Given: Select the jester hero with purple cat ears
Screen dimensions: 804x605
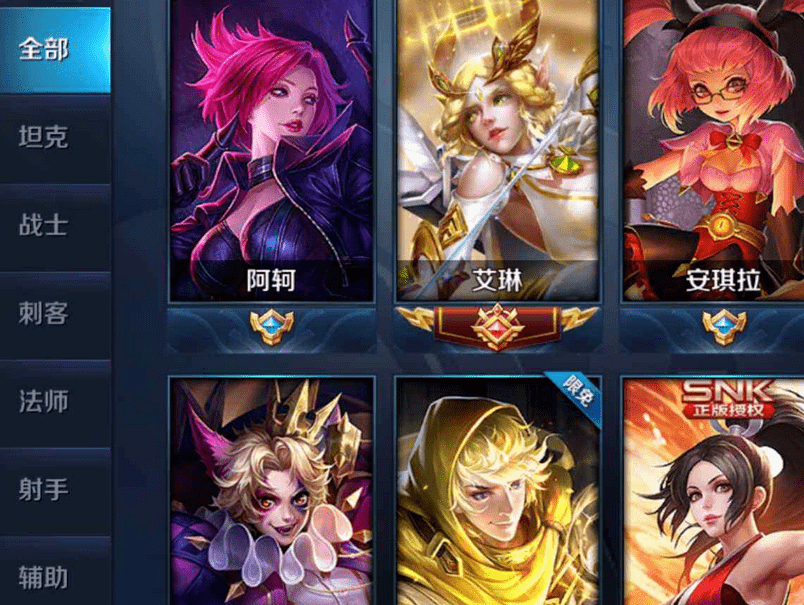Looking at the screenshot, I should [271, 492].
